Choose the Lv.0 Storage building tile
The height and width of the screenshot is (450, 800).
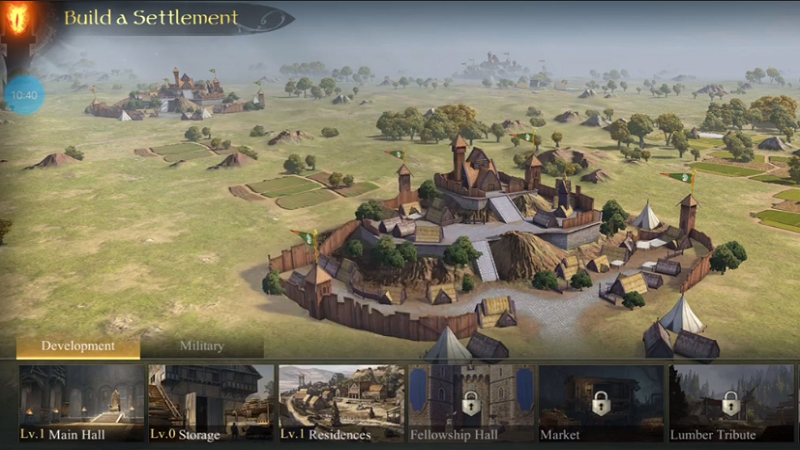(211, 403)
